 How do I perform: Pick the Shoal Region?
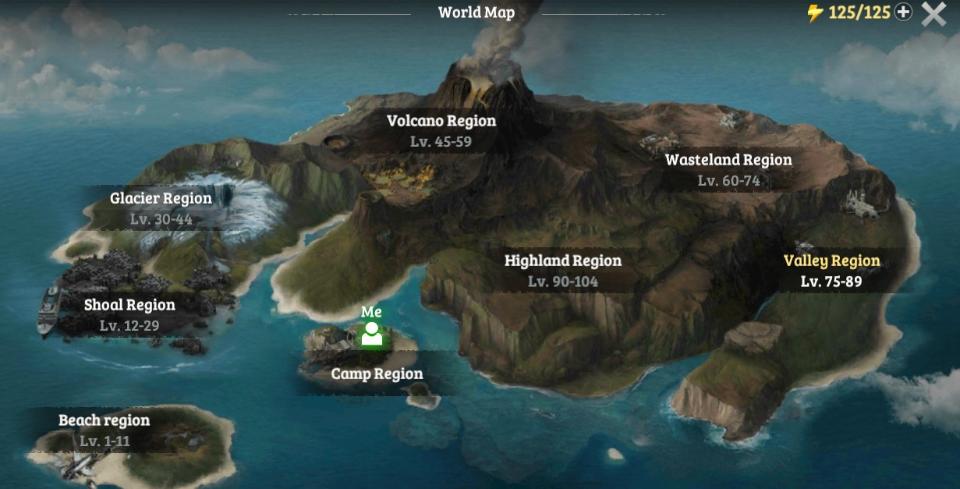(x=129, y=314)
